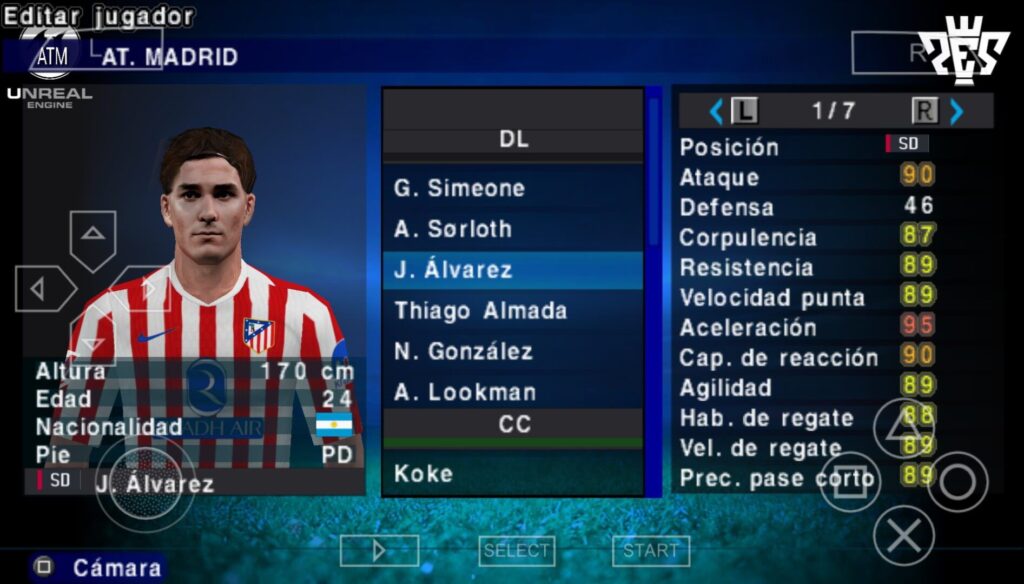Viewport: 1024px width, 584px height.
Task: Go to the previous stats page arrow
Action: 715,111
